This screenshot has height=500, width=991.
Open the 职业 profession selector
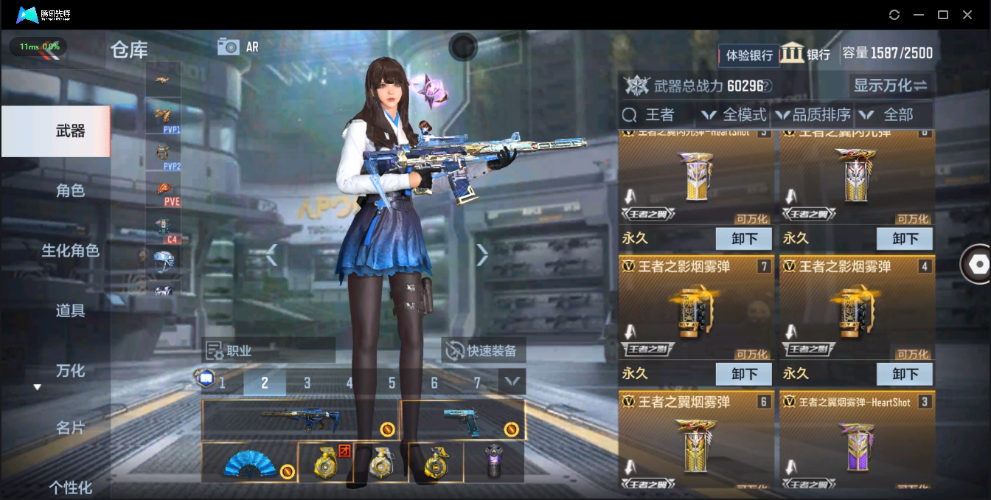pos(268,350)
